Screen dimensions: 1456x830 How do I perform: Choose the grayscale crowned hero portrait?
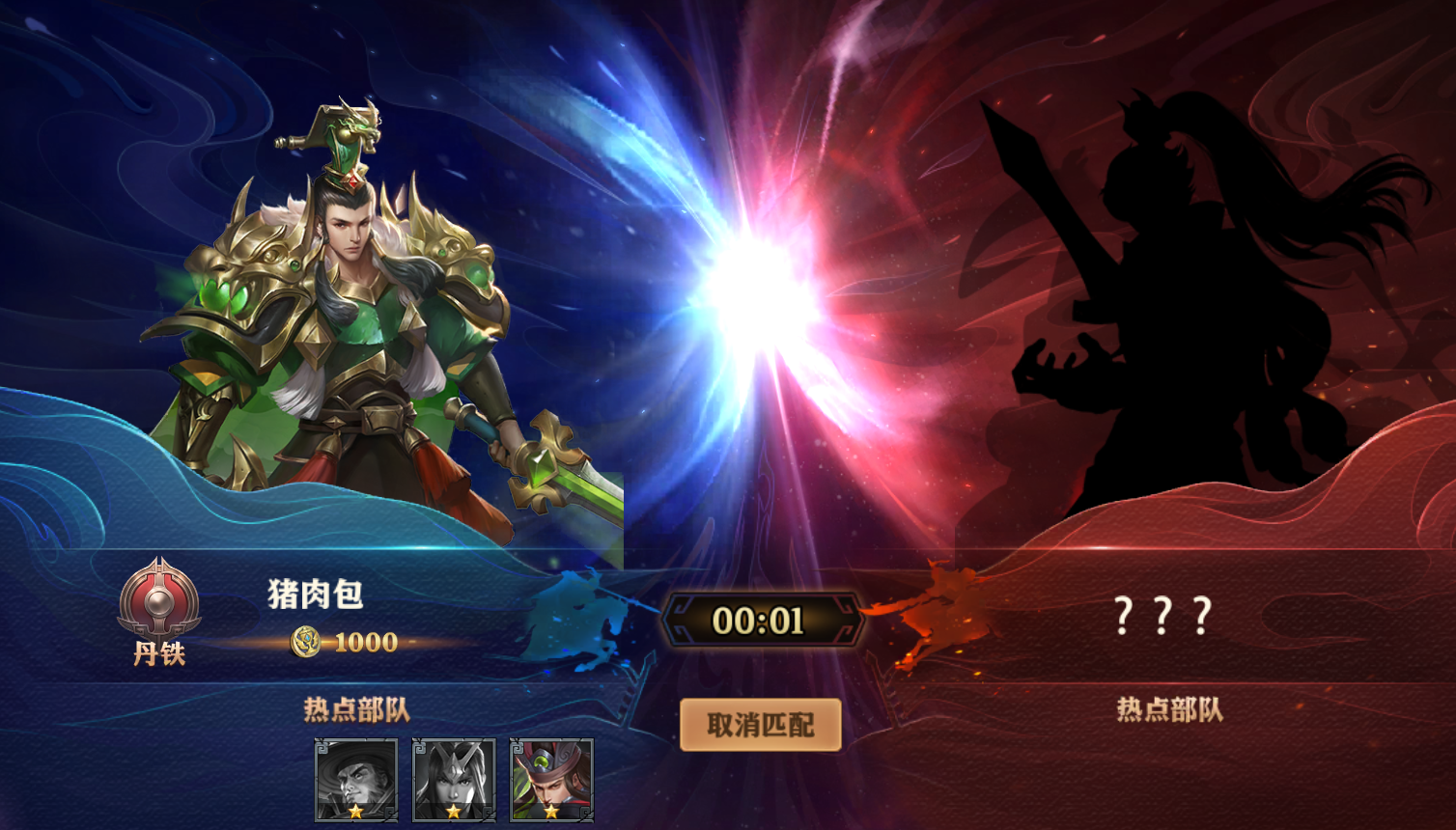pos(454,780)
